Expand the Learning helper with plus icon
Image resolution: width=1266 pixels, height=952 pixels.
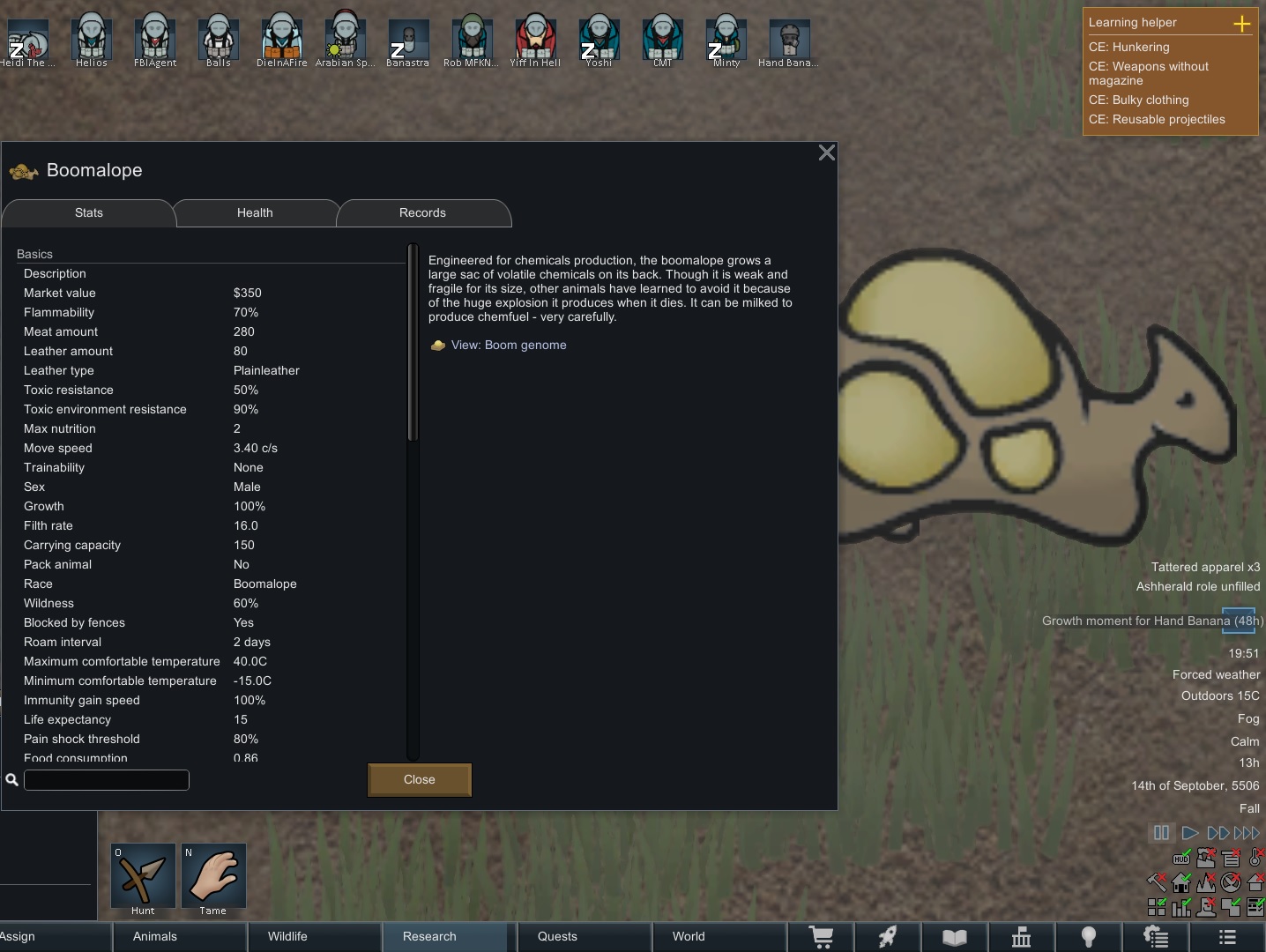click(x=1241, y=24)
